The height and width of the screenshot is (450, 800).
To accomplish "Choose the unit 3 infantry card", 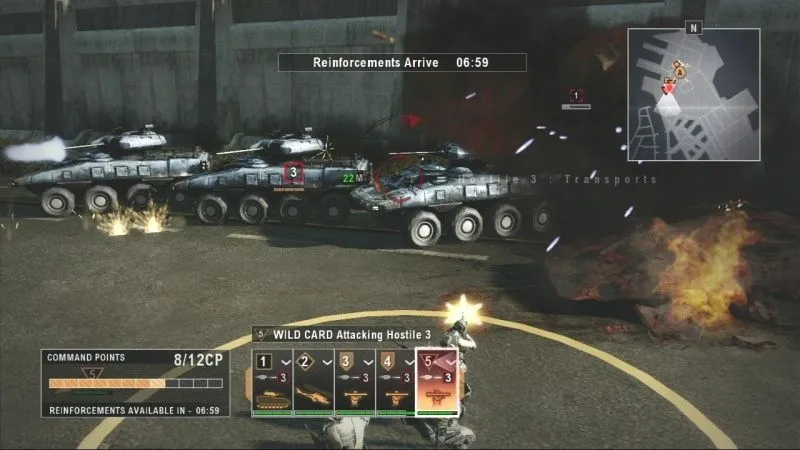I will 354,383.
